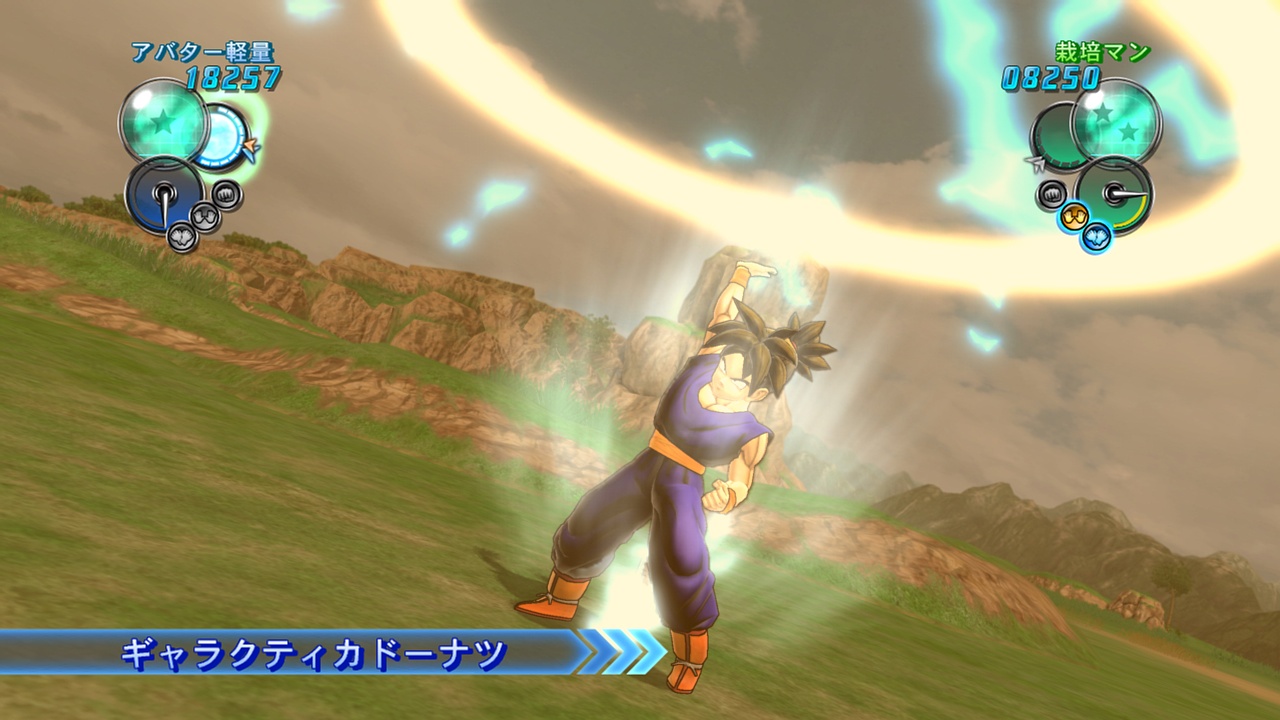Select the health value 18257
The width and height of the screenshot is (1280, 720).
231,74
